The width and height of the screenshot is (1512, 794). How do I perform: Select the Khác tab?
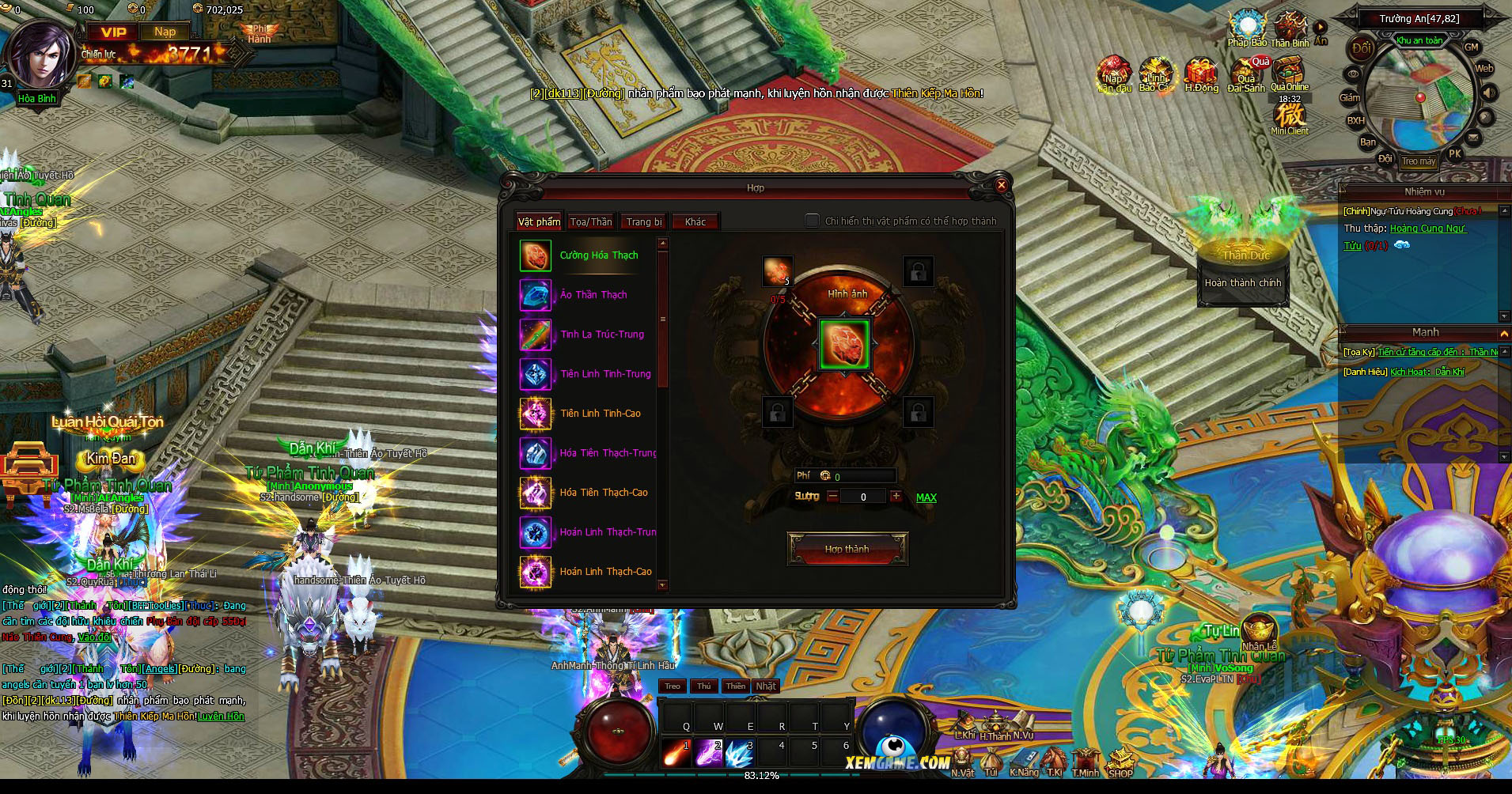pyautogui.click(x=695, y=222)
